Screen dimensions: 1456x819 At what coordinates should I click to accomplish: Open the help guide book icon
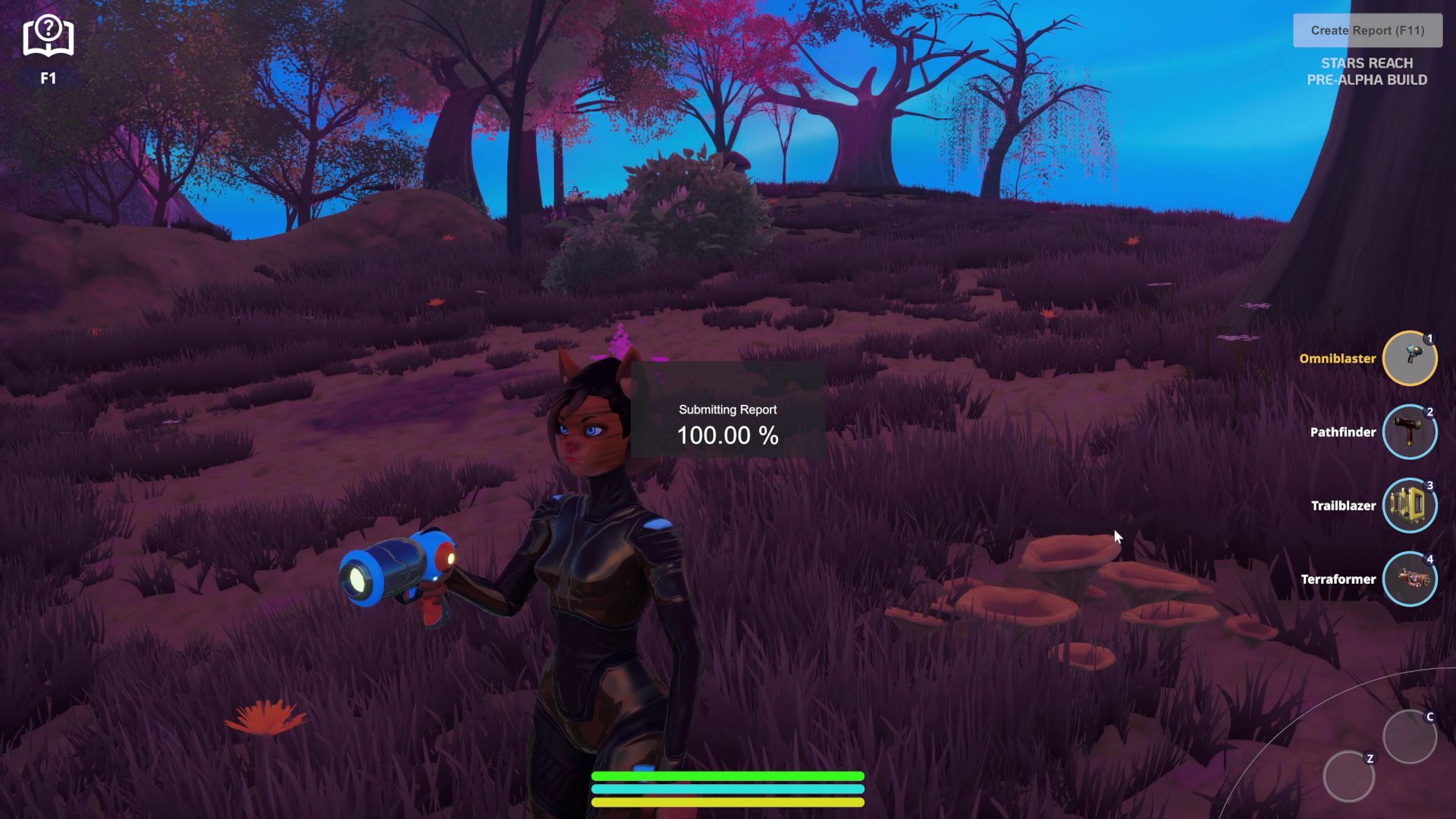pyautogui.click(x=48, y=36)
